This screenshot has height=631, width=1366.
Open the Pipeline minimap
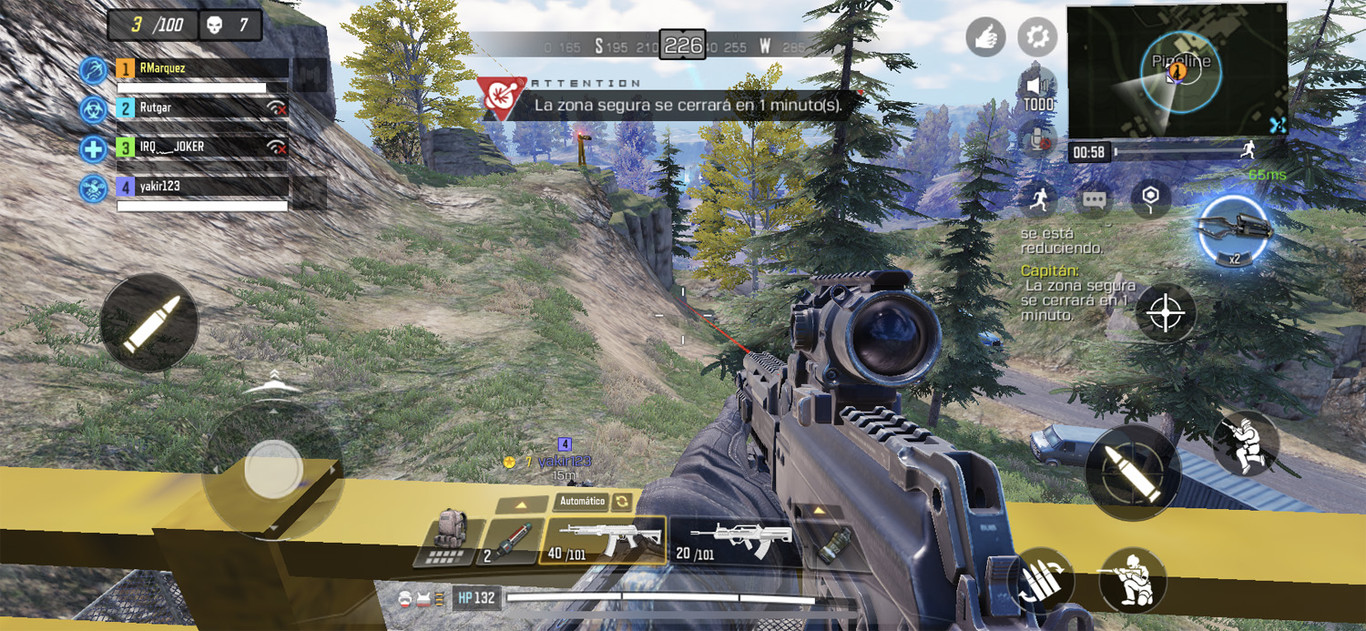[x=1174, y=70]
